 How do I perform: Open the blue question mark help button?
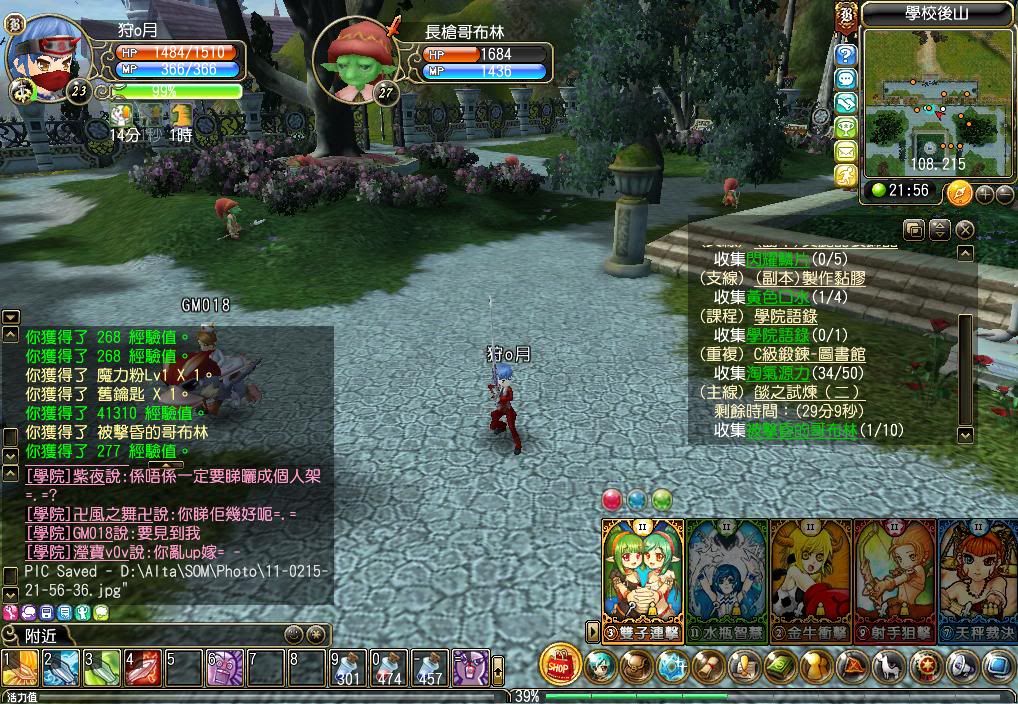(x=846, y=55)
